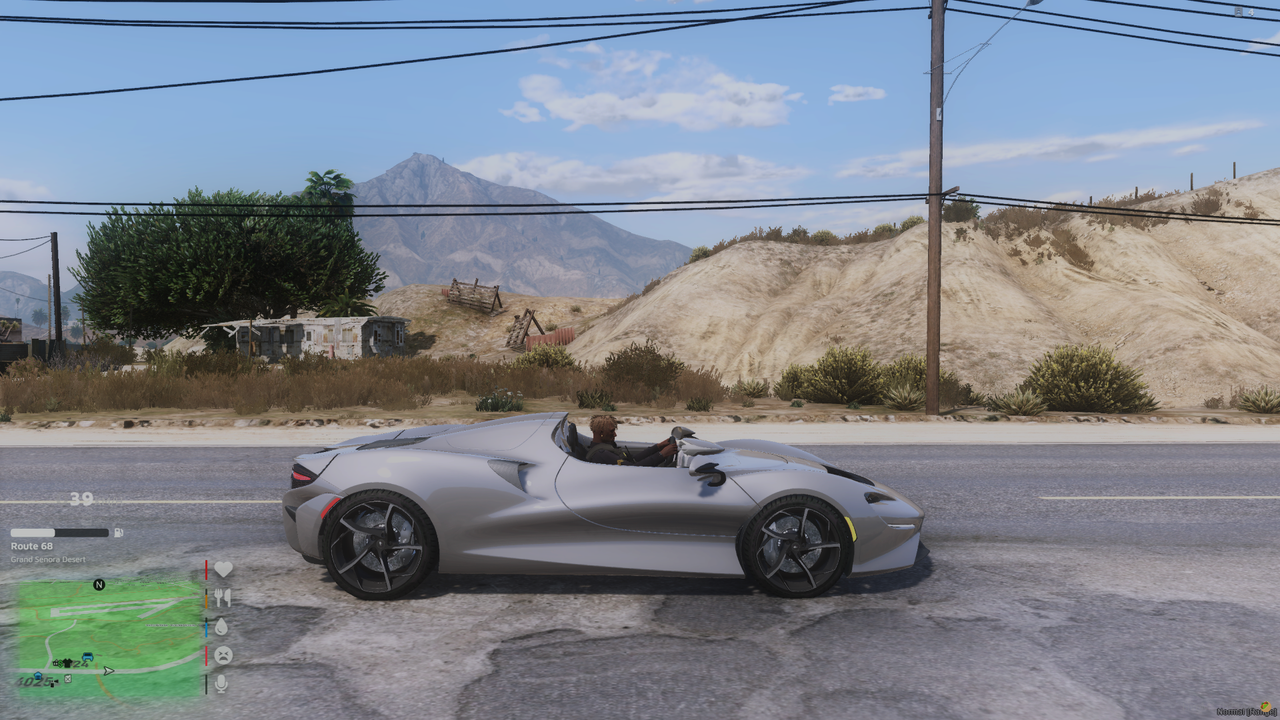
Task: Click the player count icon at top right
Action: 1239,11
